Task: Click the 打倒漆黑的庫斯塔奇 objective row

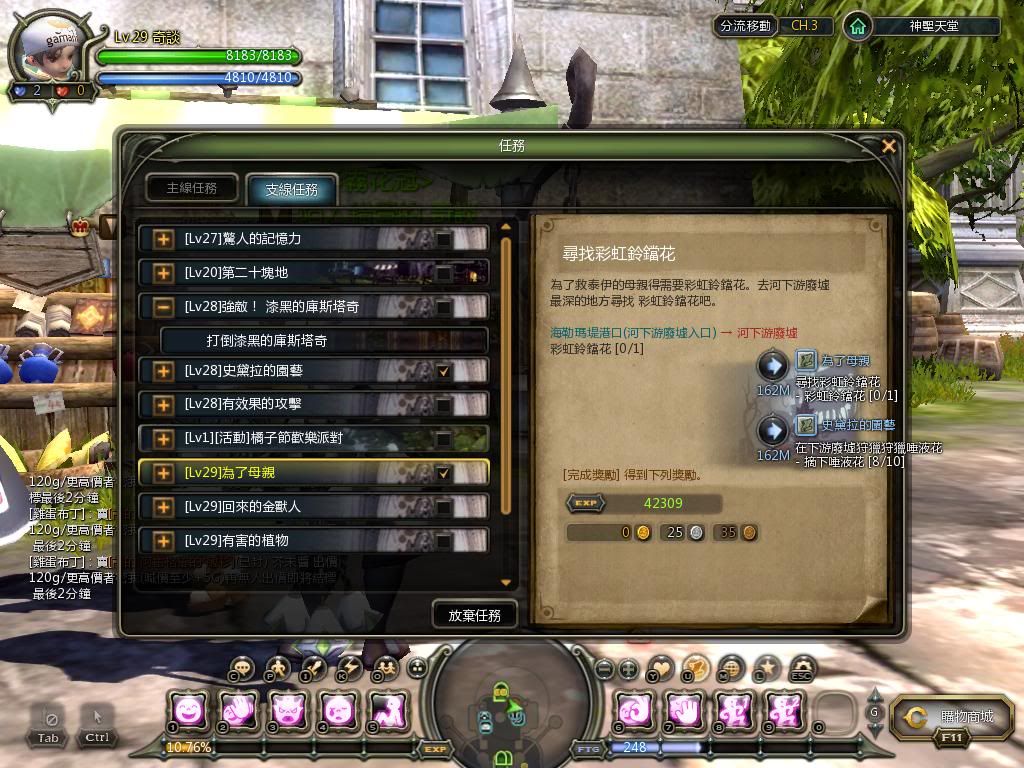Action: coord(323,341)
